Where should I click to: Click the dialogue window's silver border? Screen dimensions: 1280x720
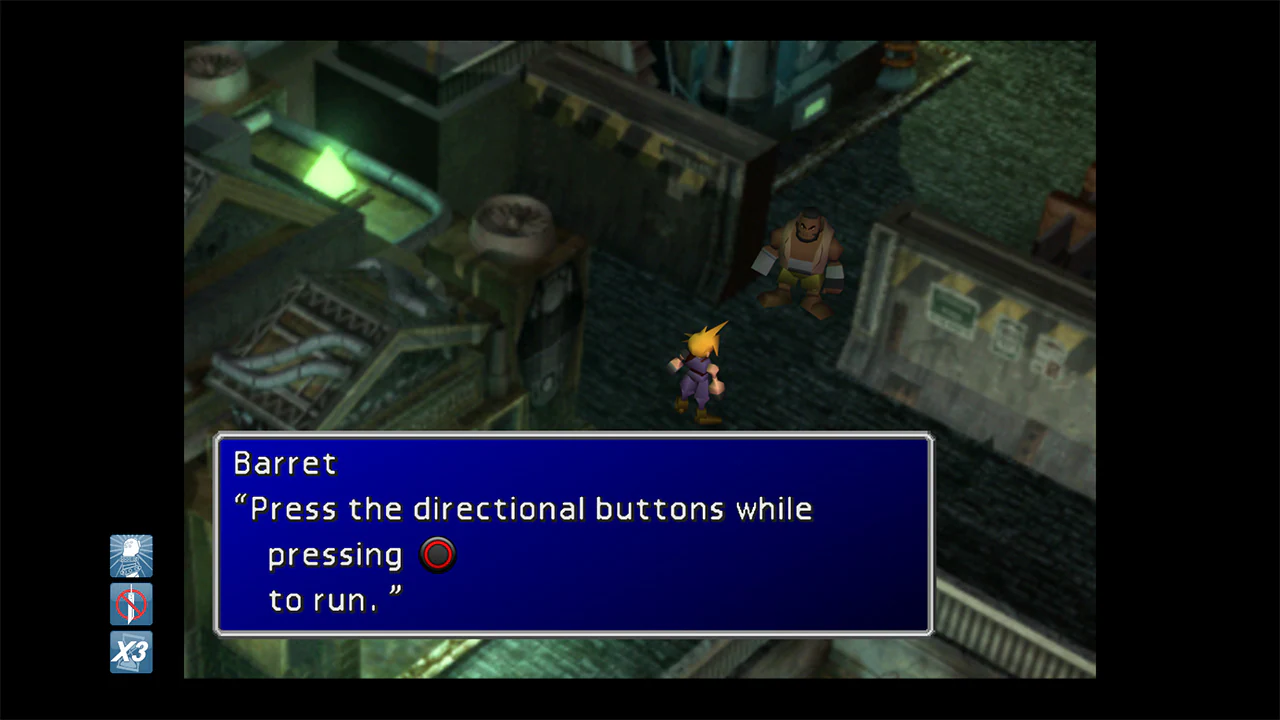click(x=573, y=436)
